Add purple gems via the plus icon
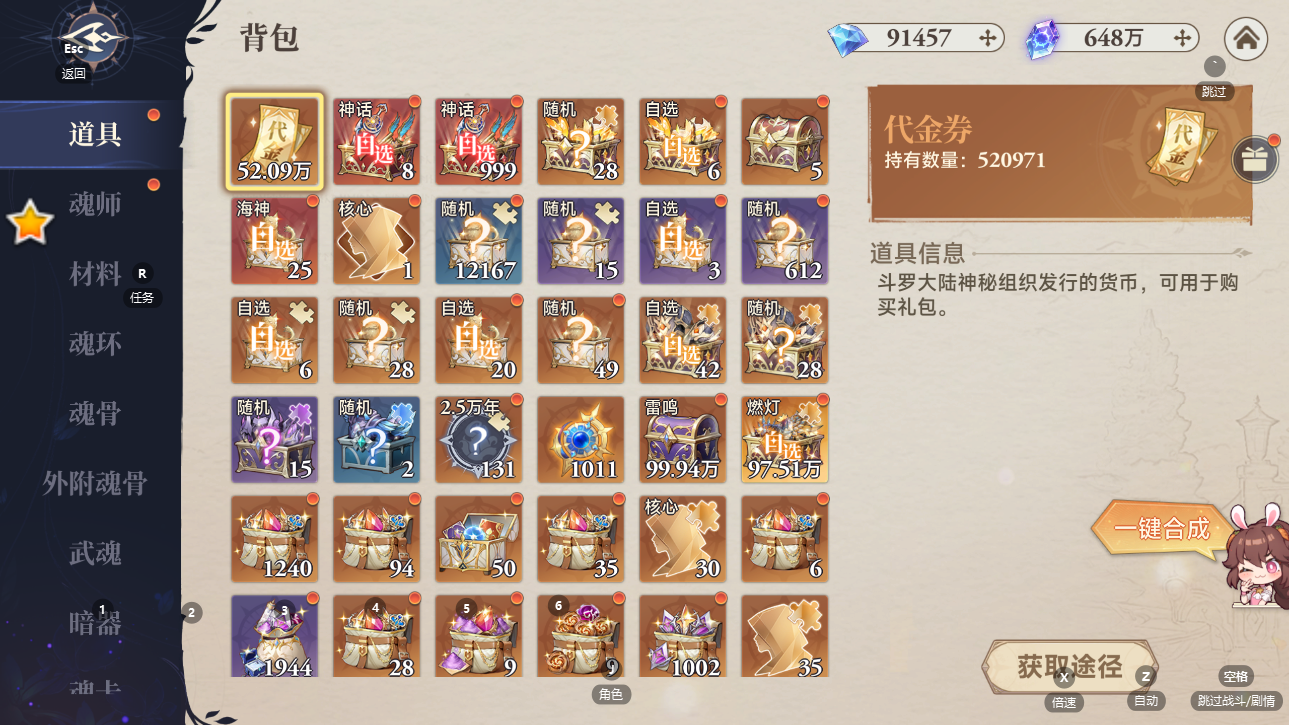1289x725 pixels. coord(1183,38)
